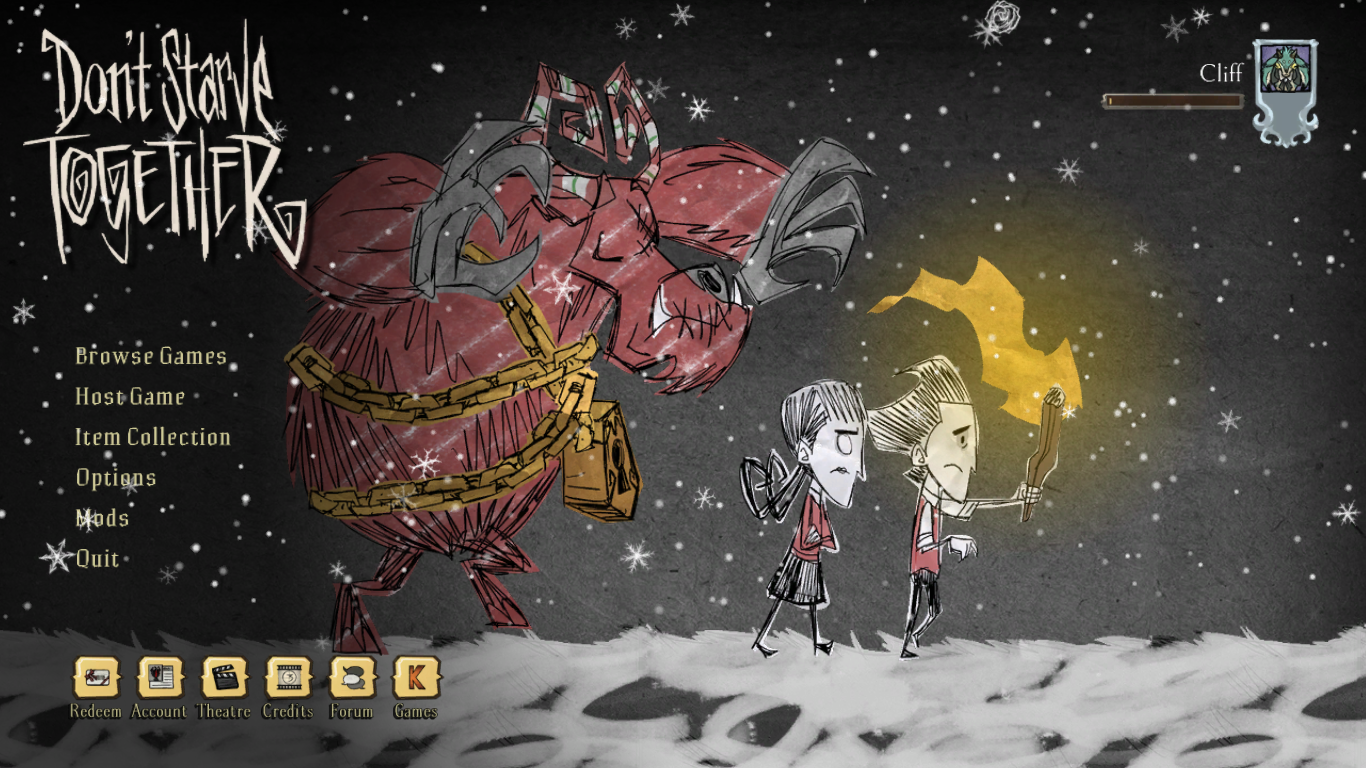Image resolution: width=1366 pixels, height=768 pixels.
Task: Click the Theatre text label
Action: click(222, 714)
